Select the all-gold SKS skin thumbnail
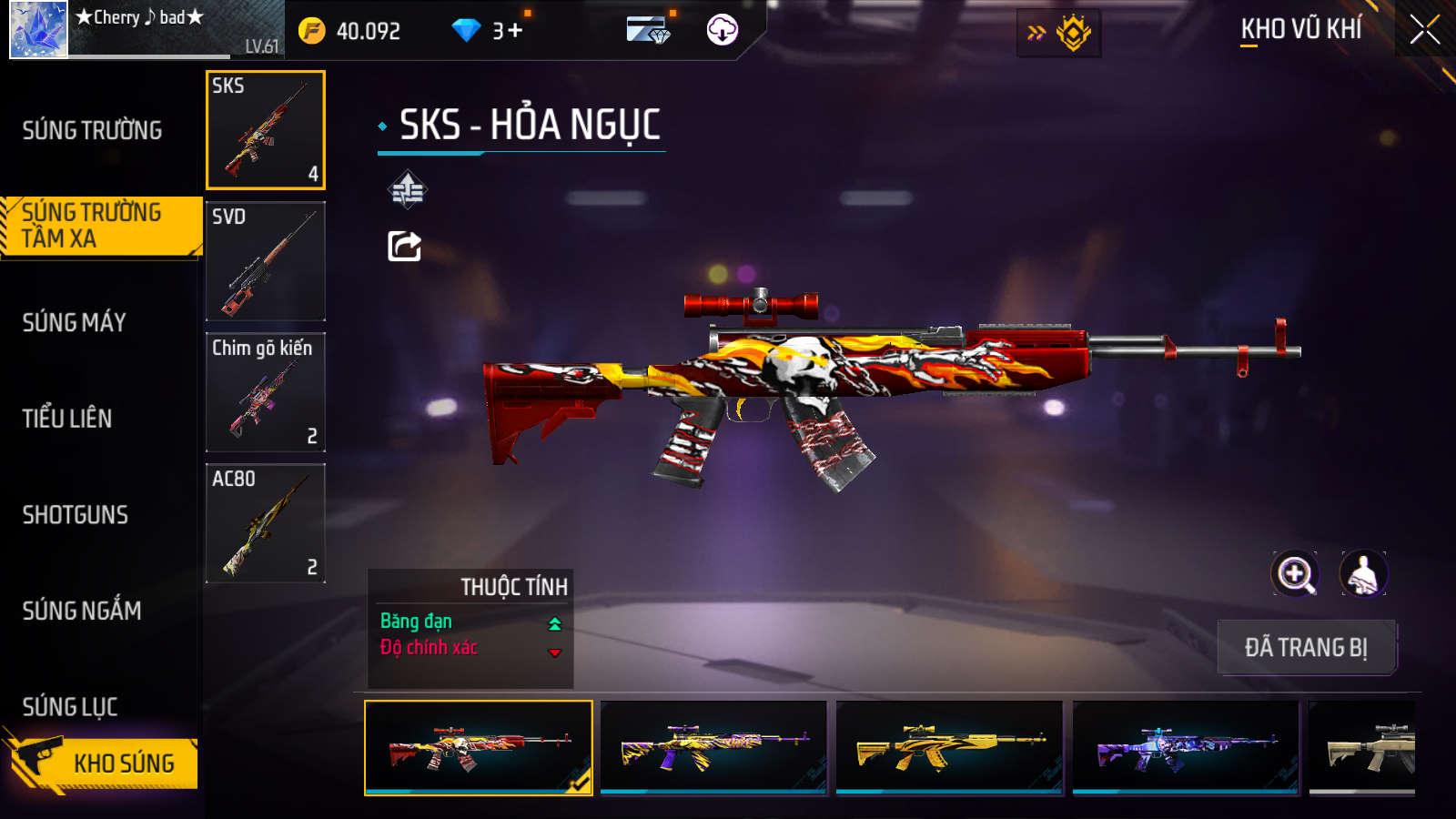This screenshot has height=819, width=1456. click(x=949, y=747)
